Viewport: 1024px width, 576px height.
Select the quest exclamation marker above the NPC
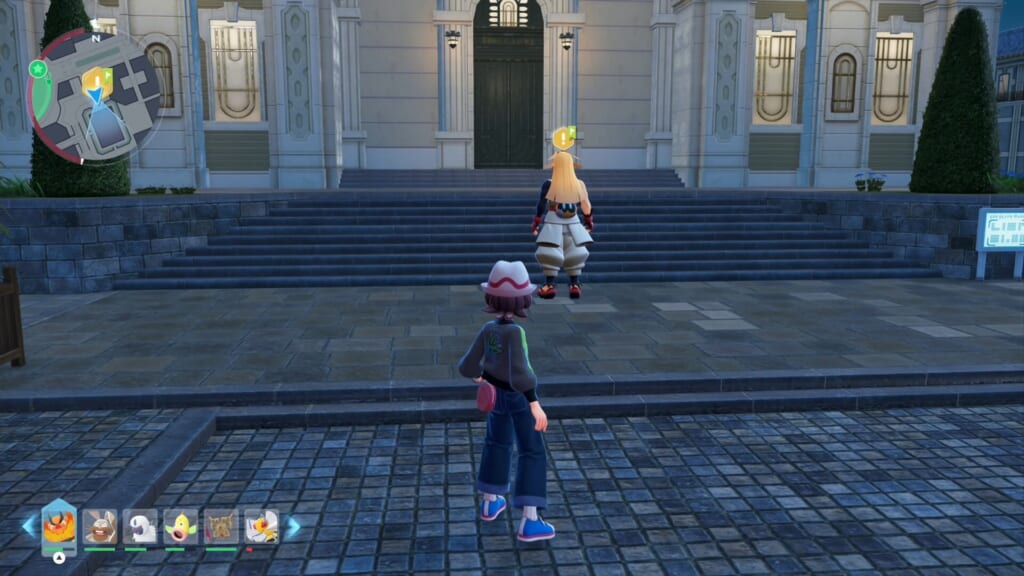click(x=564, y=138)
